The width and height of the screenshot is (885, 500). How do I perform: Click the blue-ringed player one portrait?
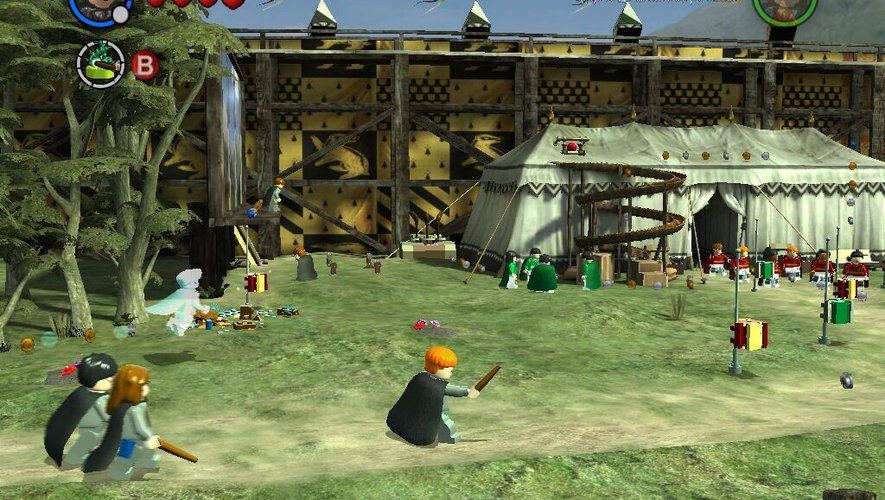pyautogui.click(x=99, y=8)
